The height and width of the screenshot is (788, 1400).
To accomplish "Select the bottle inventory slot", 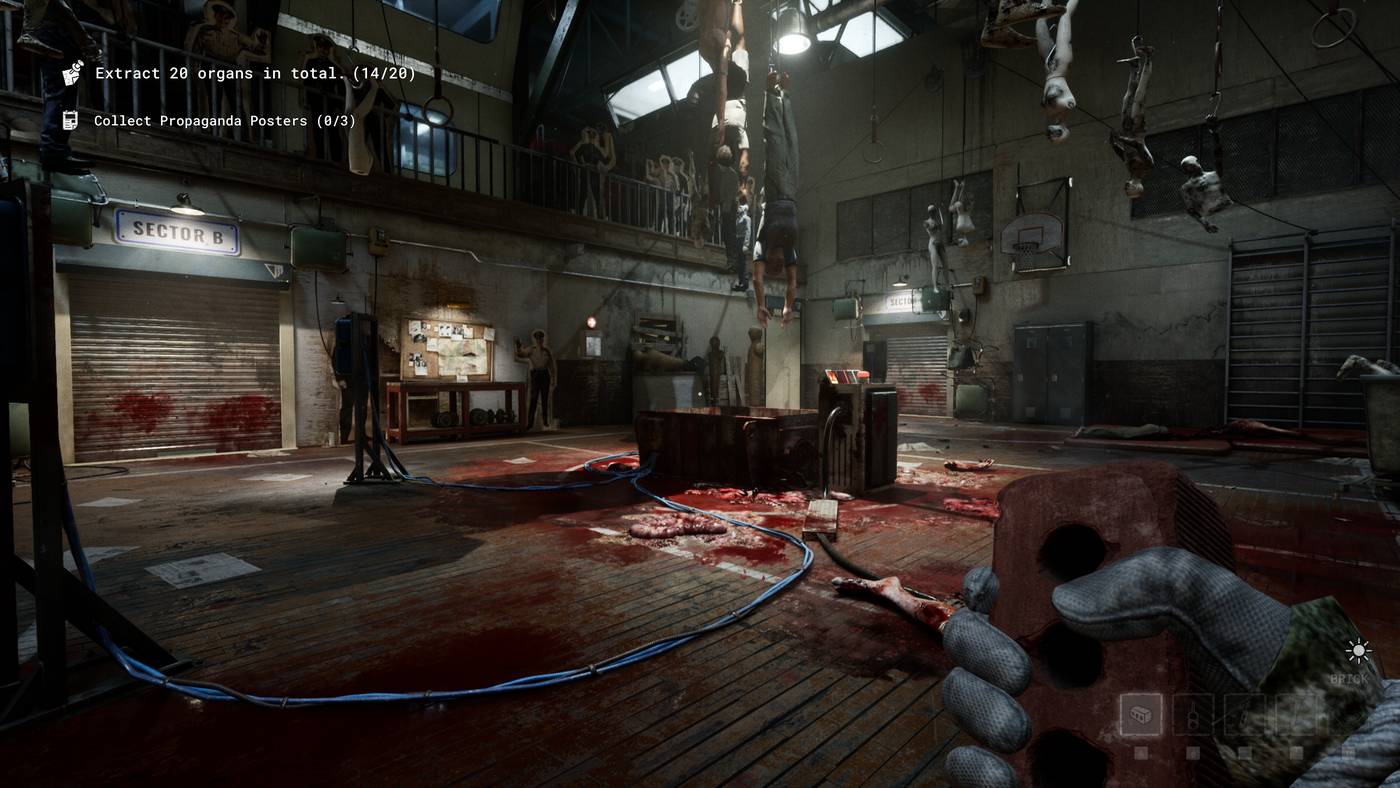I will 1192,715.
